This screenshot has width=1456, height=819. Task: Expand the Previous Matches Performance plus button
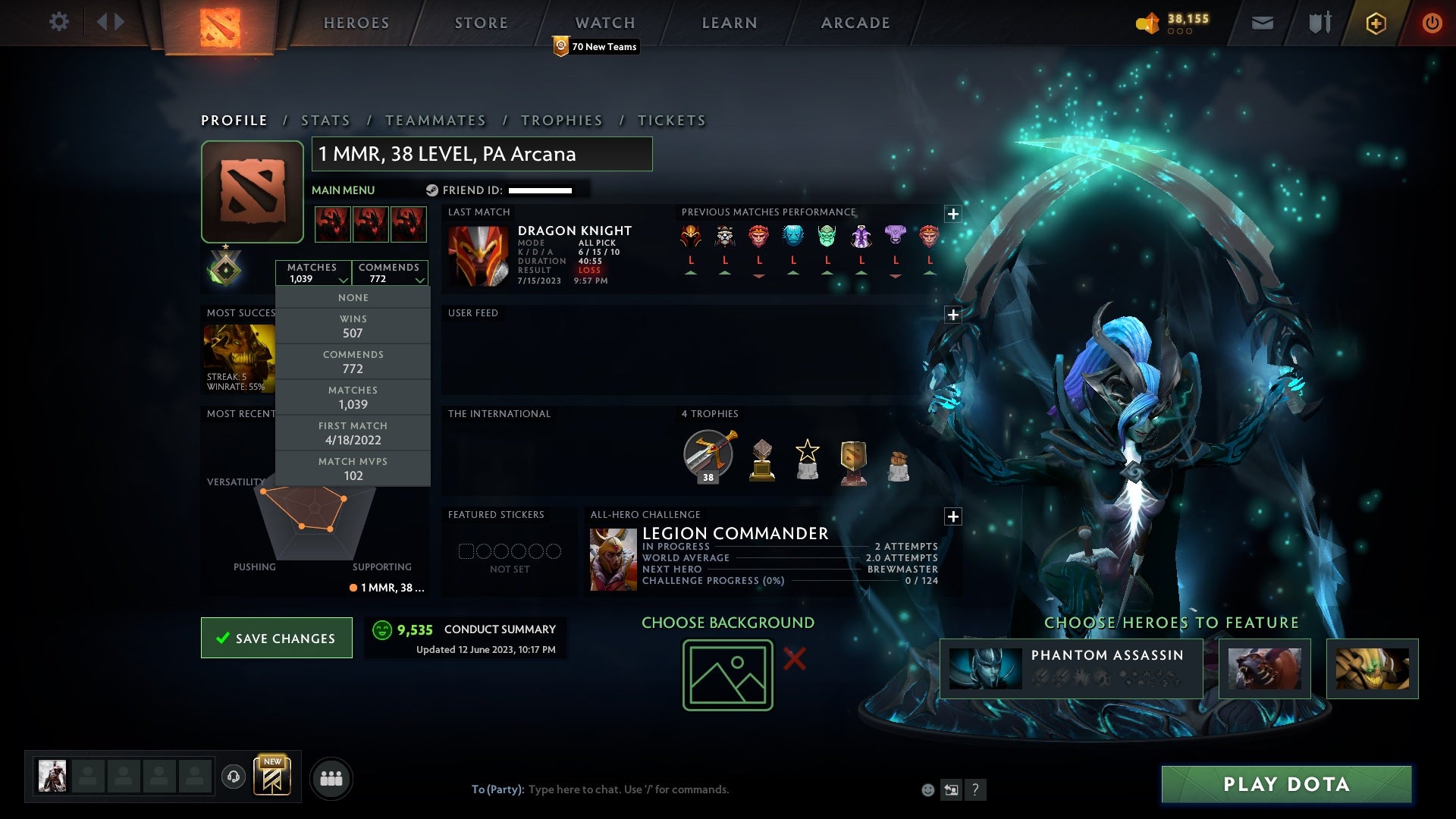point(952,215)
